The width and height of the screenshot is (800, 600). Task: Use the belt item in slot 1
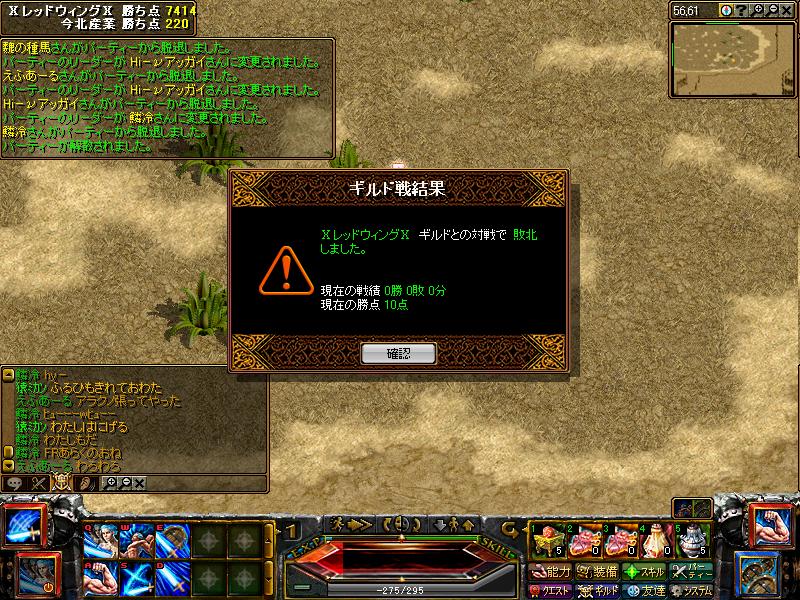547,540
